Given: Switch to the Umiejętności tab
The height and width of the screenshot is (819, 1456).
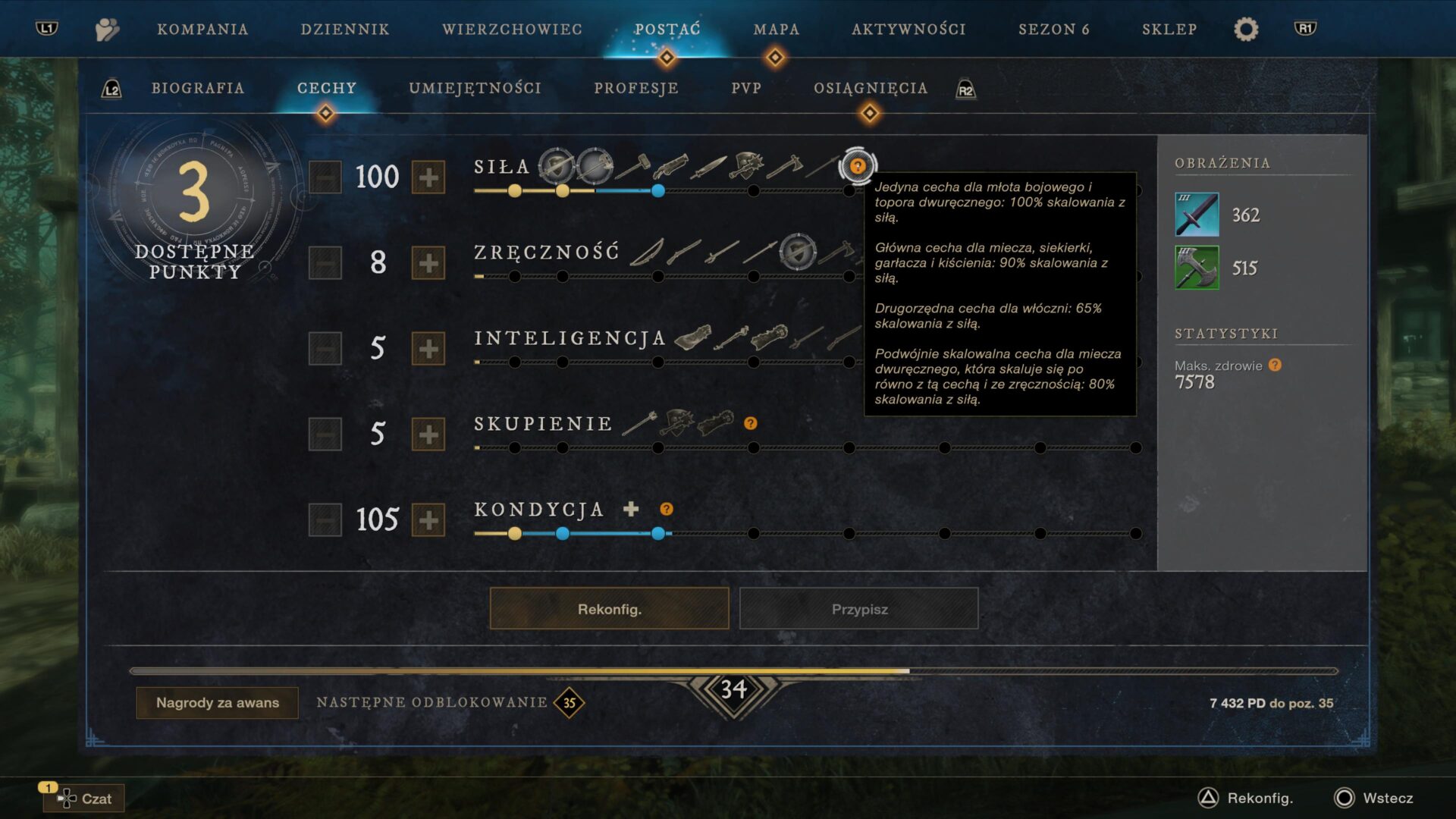Looking at the screenshot, I should click(x=474, y=88).
